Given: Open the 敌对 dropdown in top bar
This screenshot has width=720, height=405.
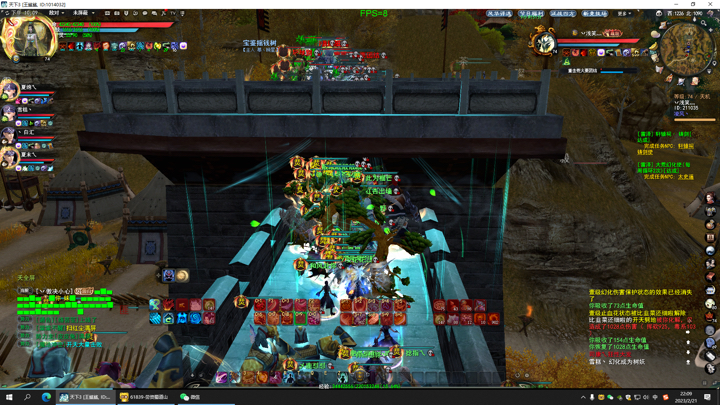Looking at the screenshot, I should point(56,14).
